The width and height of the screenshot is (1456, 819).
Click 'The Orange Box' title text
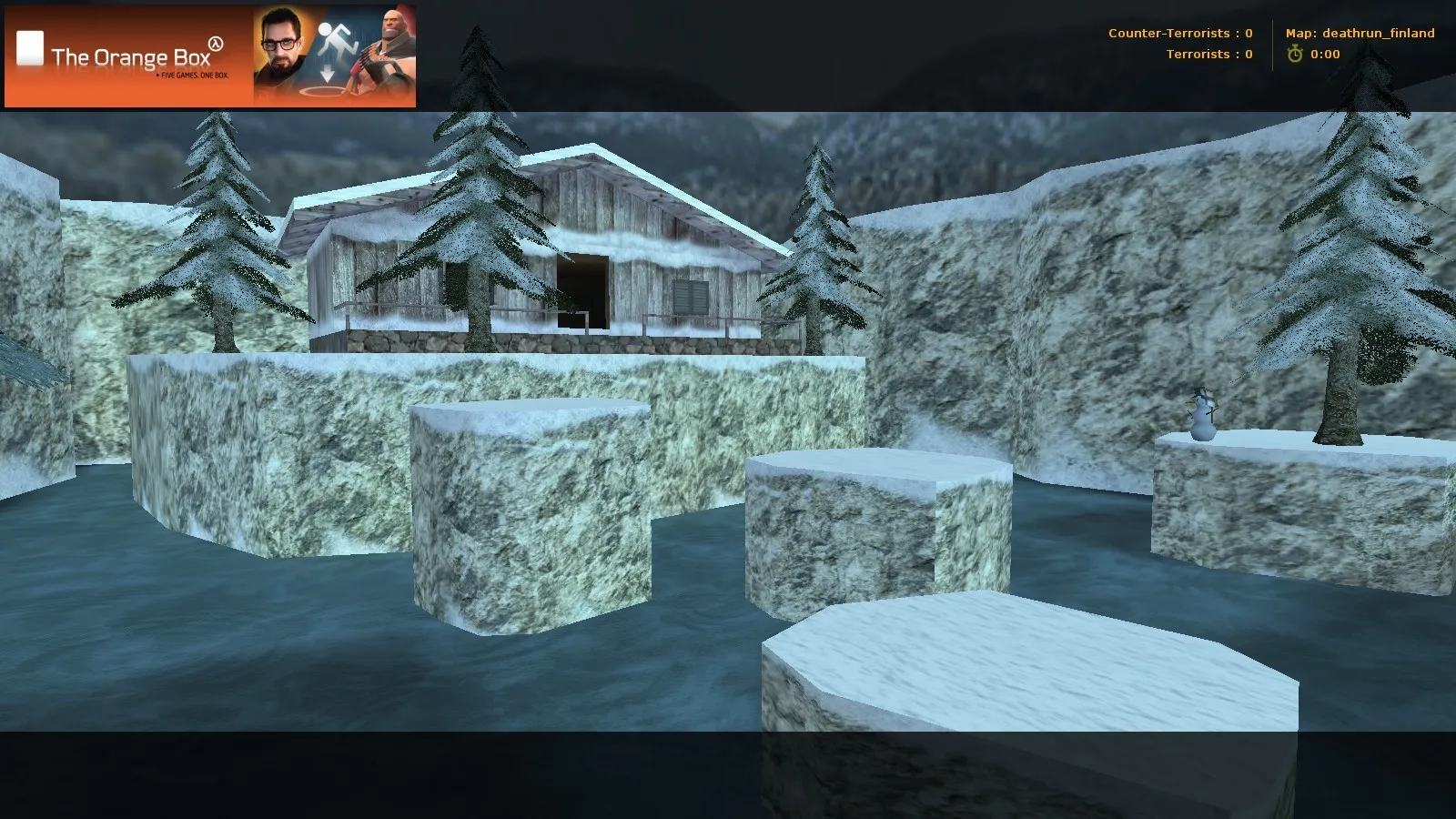pyautogui.click(x=131, y=56)
